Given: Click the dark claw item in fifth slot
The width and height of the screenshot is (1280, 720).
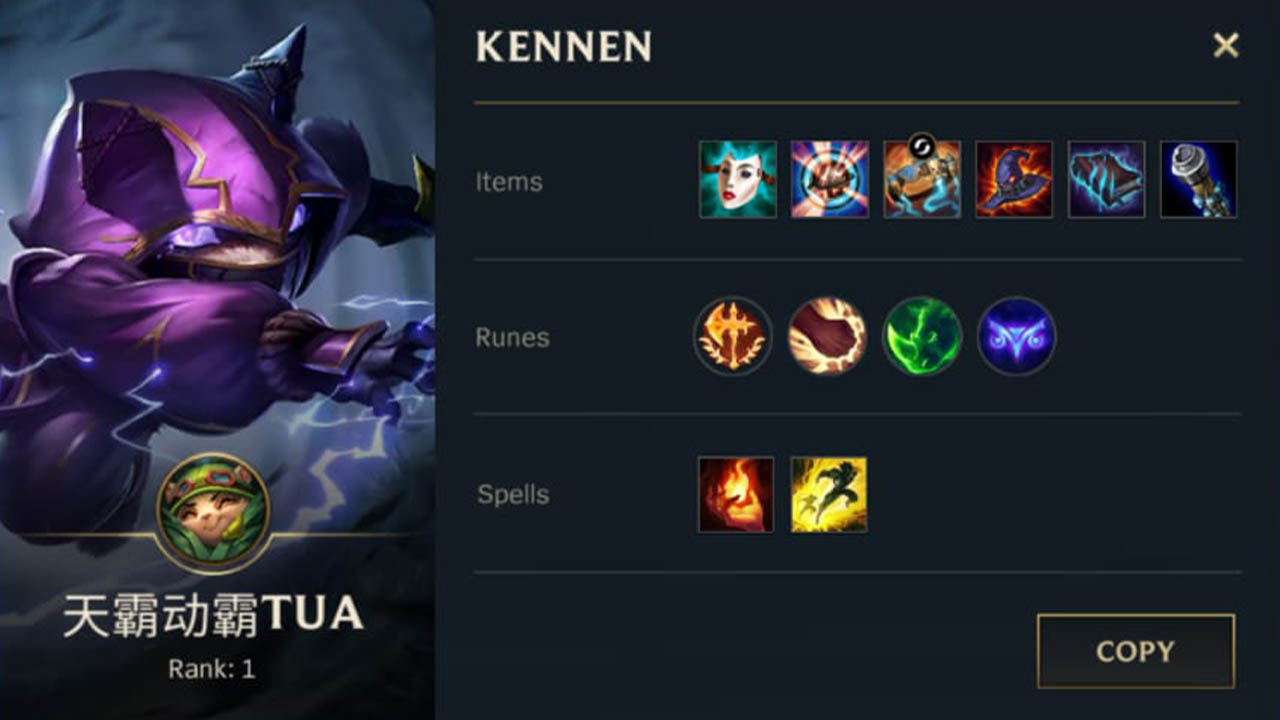Looking at the screenshot, I should 1105,182.
